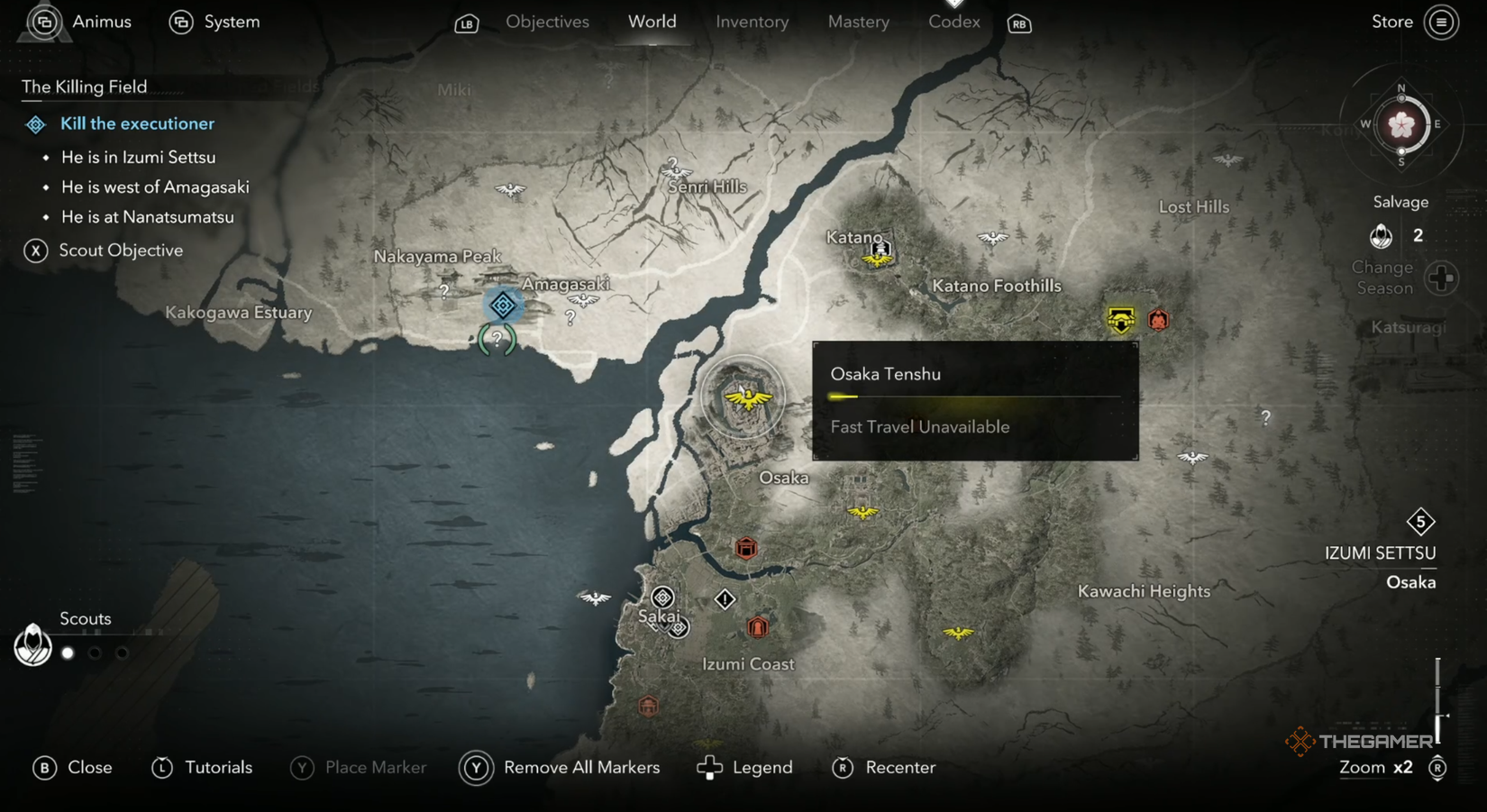Open the Animus menu
1487x812 pixels.
pyautogui.click(x=102, y=22)
